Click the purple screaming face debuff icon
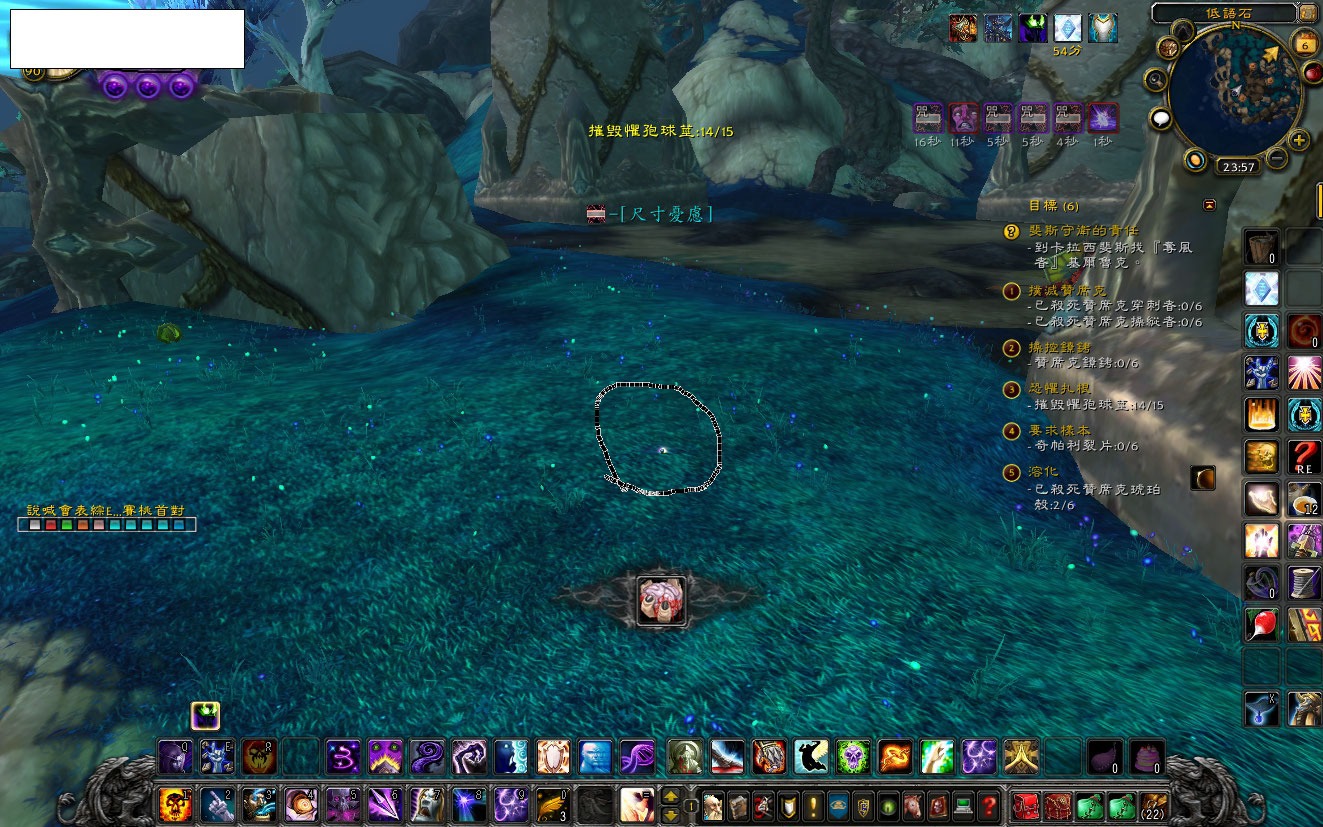This screenshot has height=827, width=1323. click(x=963, y=118)
